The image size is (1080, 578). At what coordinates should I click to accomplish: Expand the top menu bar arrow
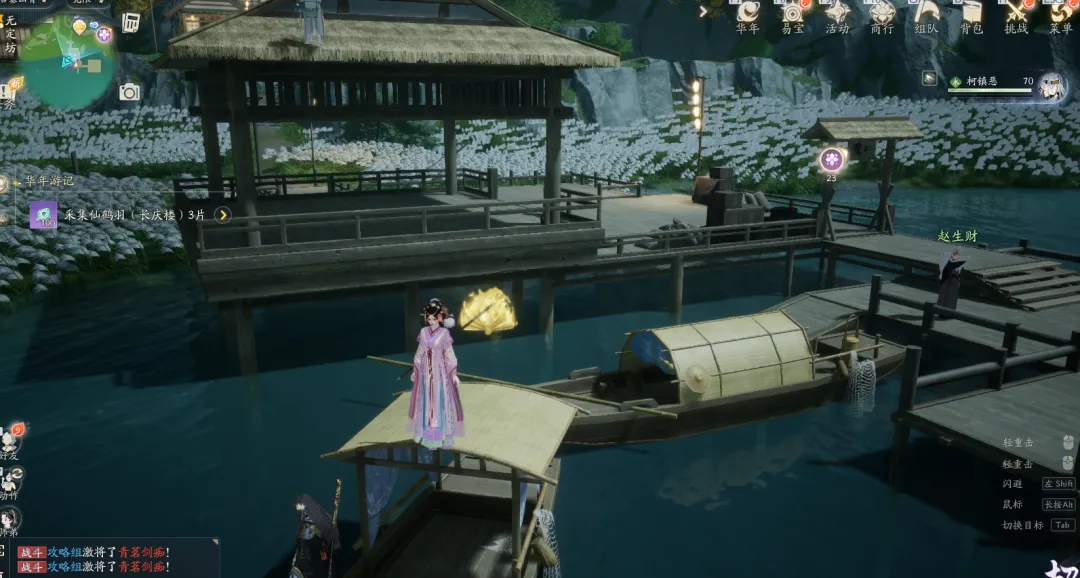coord(704,11)
